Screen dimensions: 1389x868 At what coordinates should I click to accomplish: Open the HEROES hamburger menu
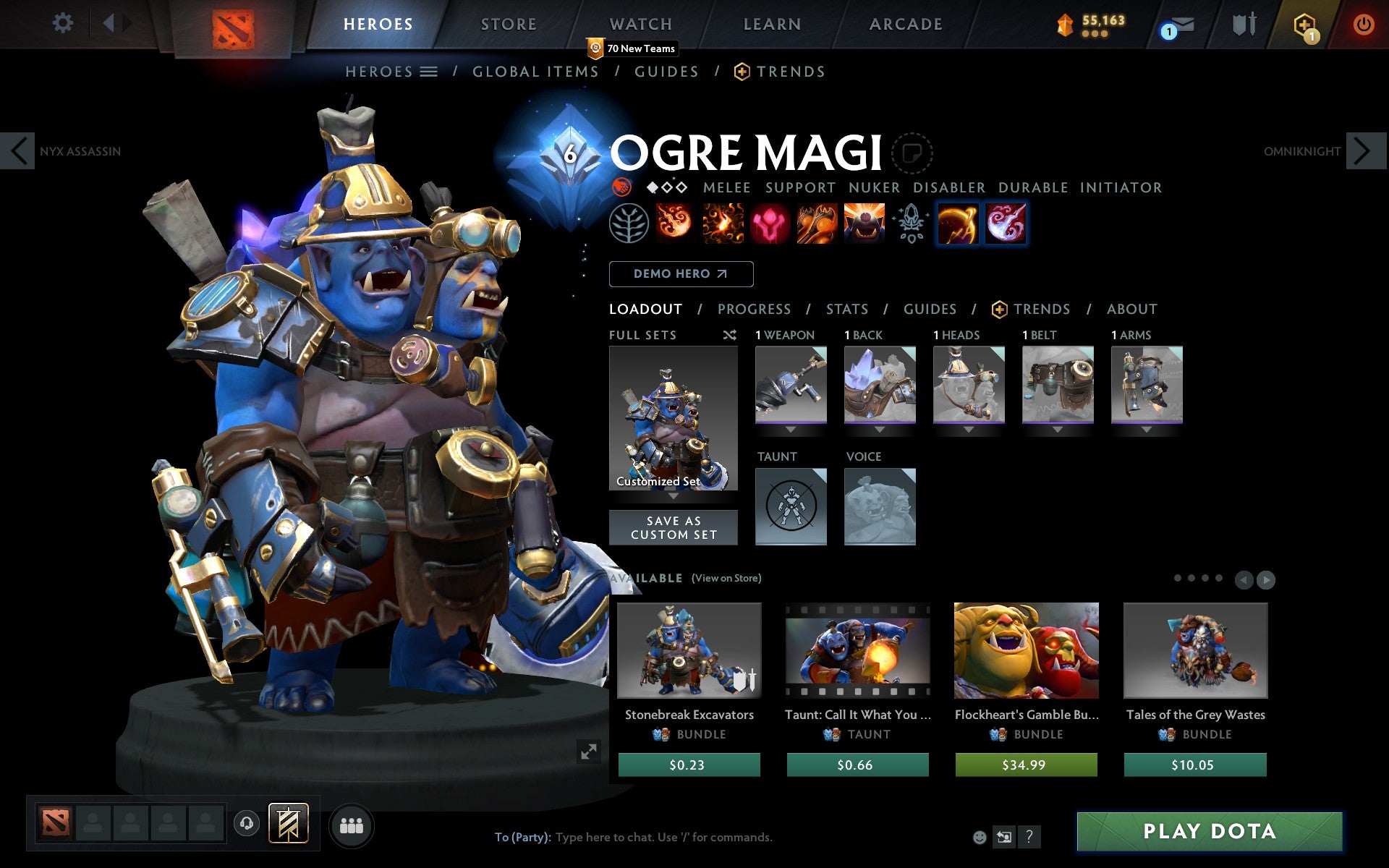428,72
